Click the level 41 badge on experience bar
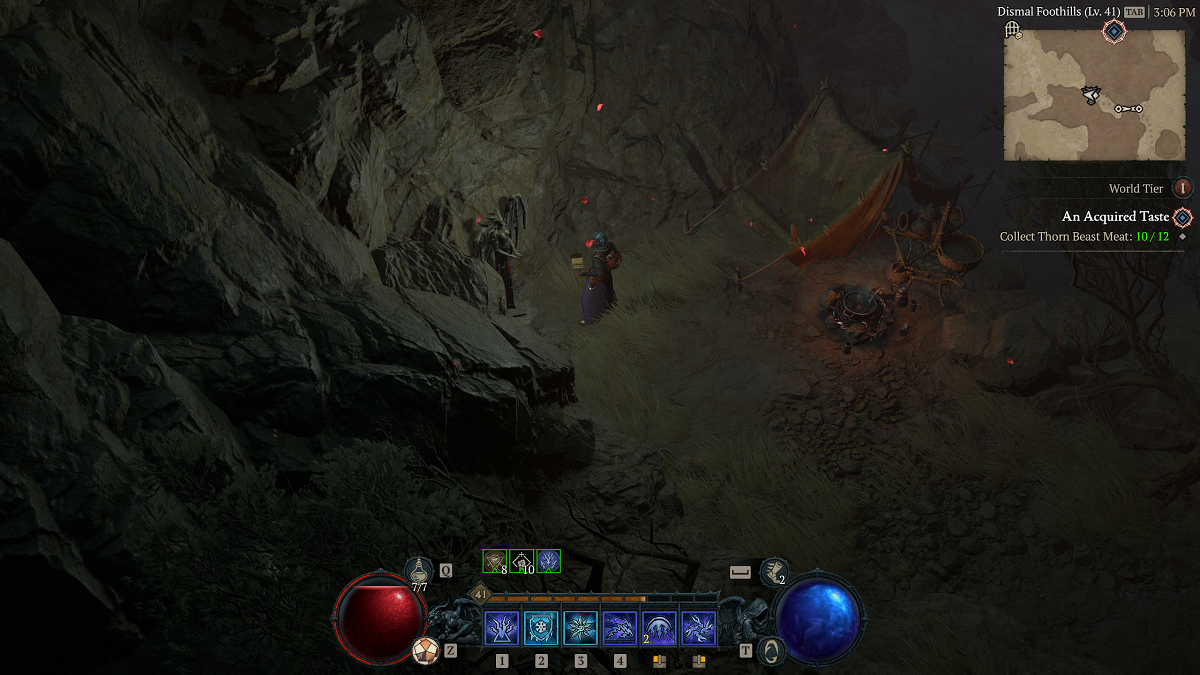1200x675 pixels. click(480, 594)
